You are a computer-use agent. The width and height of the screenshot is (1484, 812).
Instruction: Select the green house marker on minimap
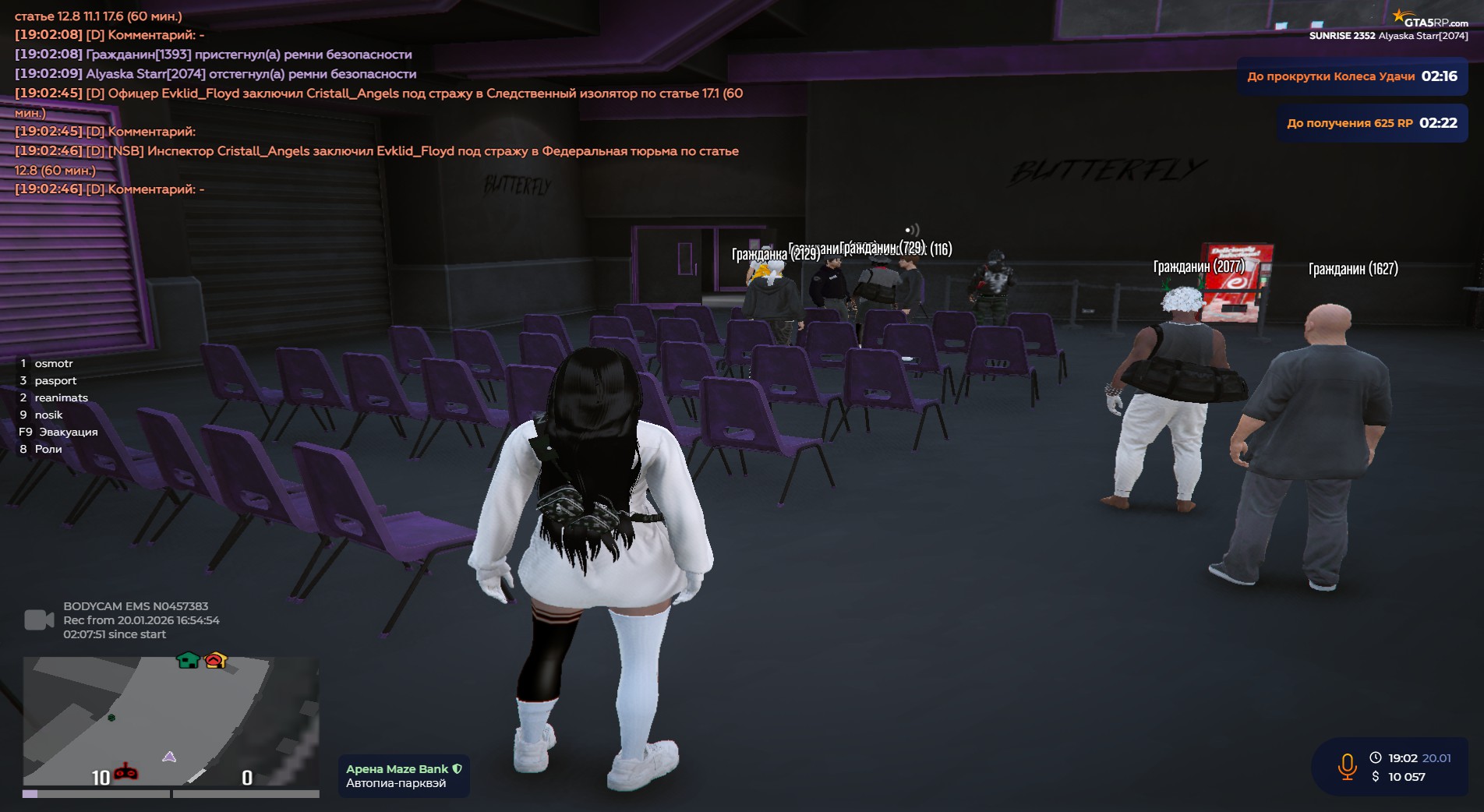188,660
